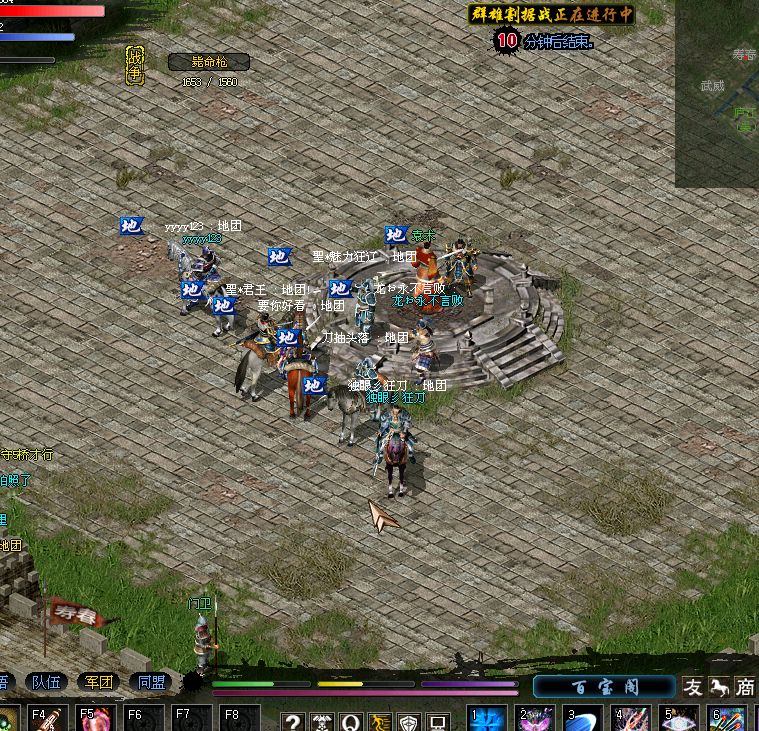Use the pink F5 hotkey item

pyautogui.click(x=94, y=719)
